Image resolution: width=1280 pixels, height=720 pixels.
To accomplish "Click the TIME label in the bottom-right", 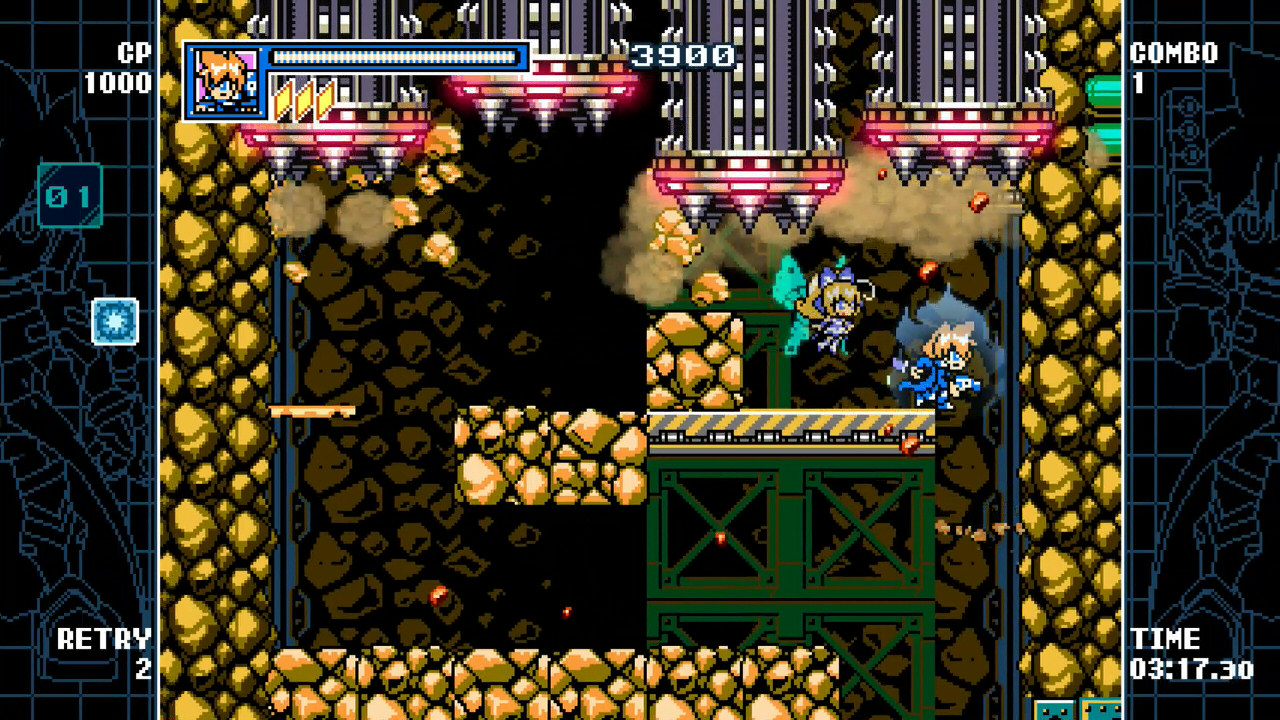I will point(1167,639).
